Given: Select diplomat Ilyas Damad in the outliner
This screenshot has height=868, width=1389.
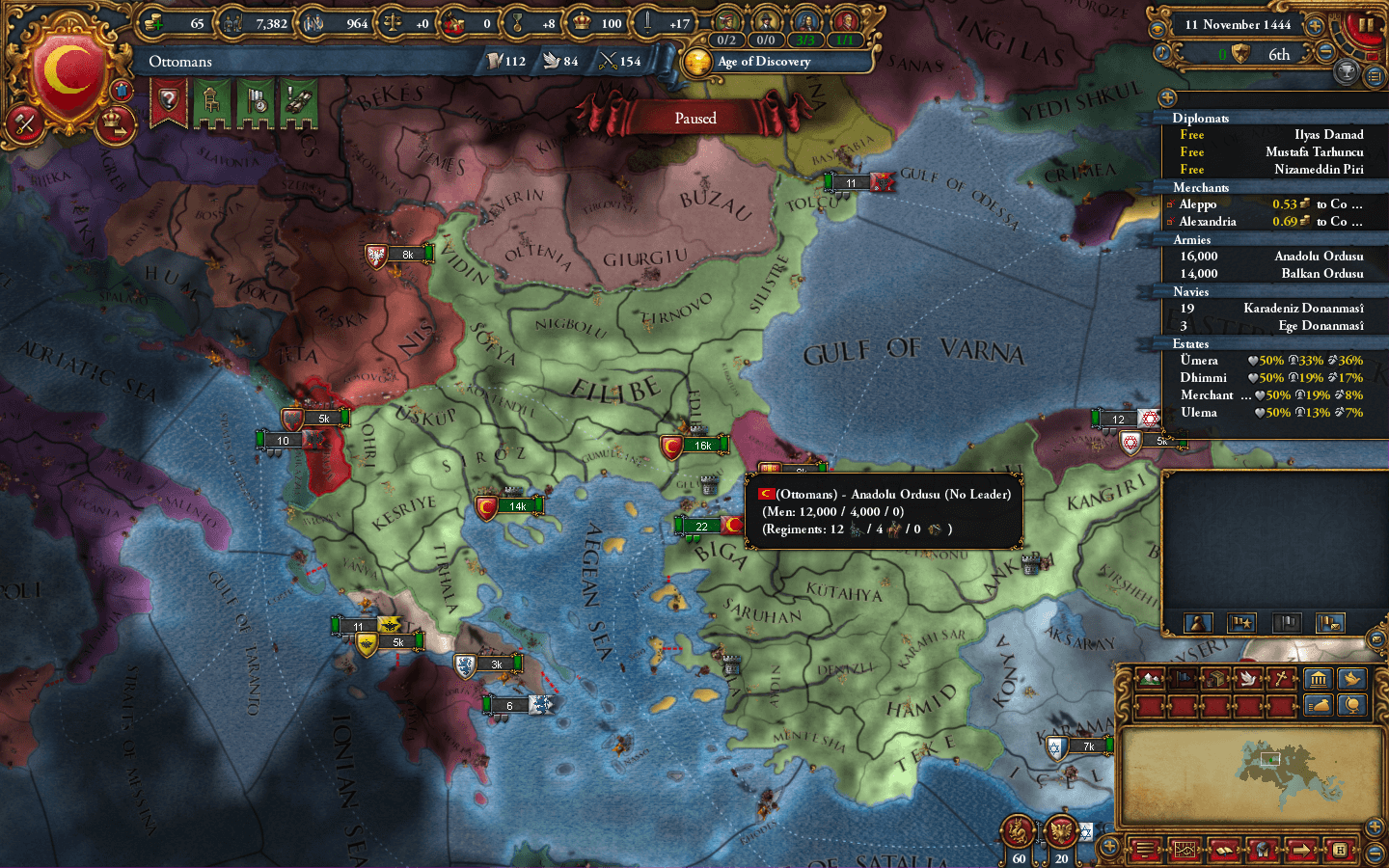Looking at the screenshot, I should 1328,135.
